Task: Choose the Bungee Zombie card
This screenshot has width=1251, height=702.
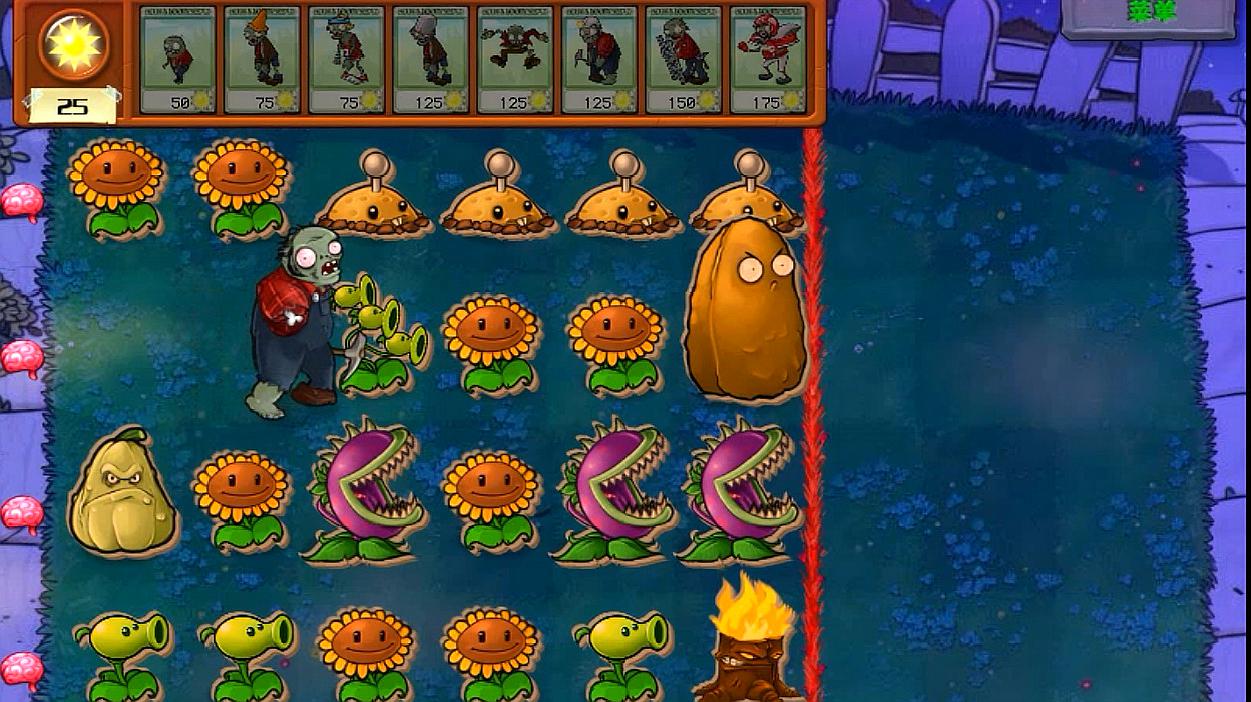Action: coord(515,59)
